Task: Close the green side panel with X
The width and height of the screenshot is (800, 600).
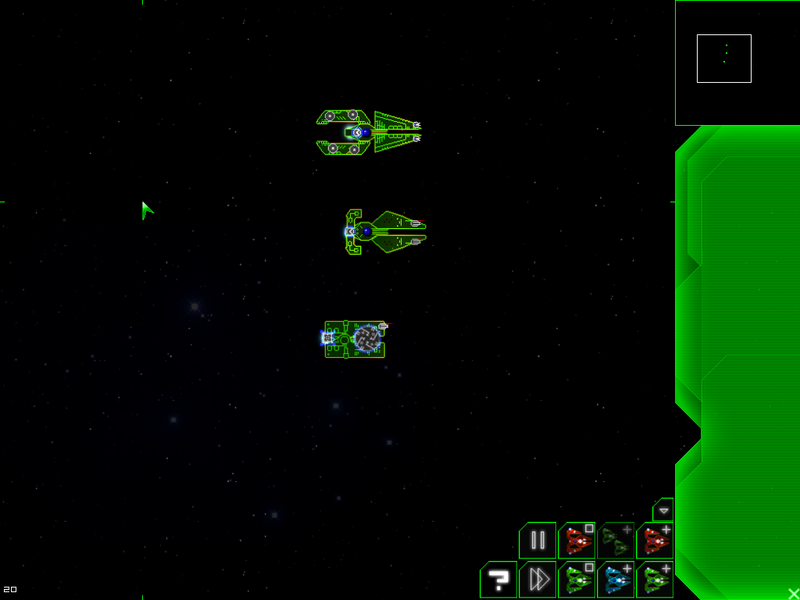Action: [793, 593]
